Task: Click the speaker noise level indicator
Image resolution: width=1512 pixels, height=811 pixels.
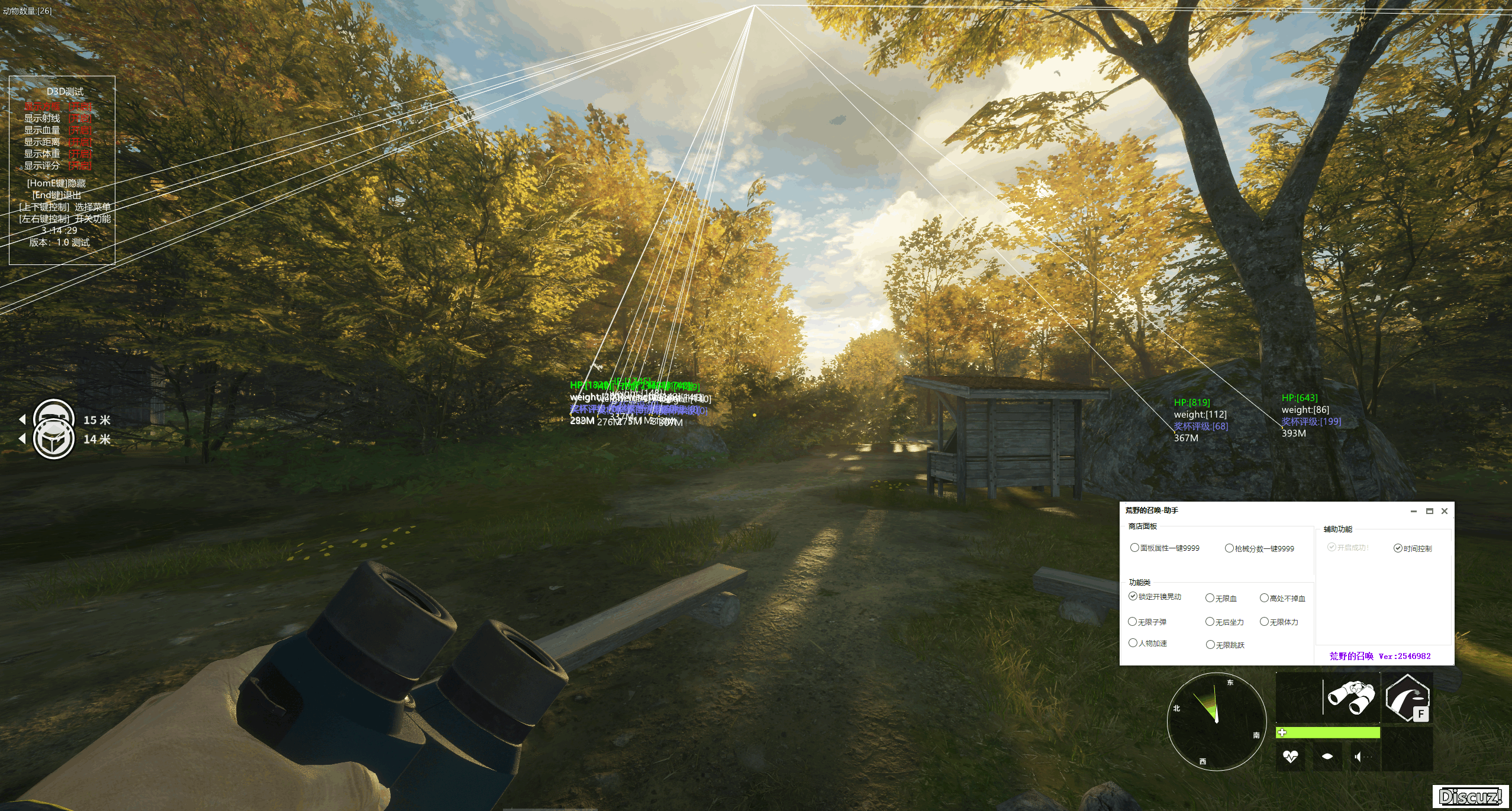Action: pyautogui.click(x=1359, y=756)
